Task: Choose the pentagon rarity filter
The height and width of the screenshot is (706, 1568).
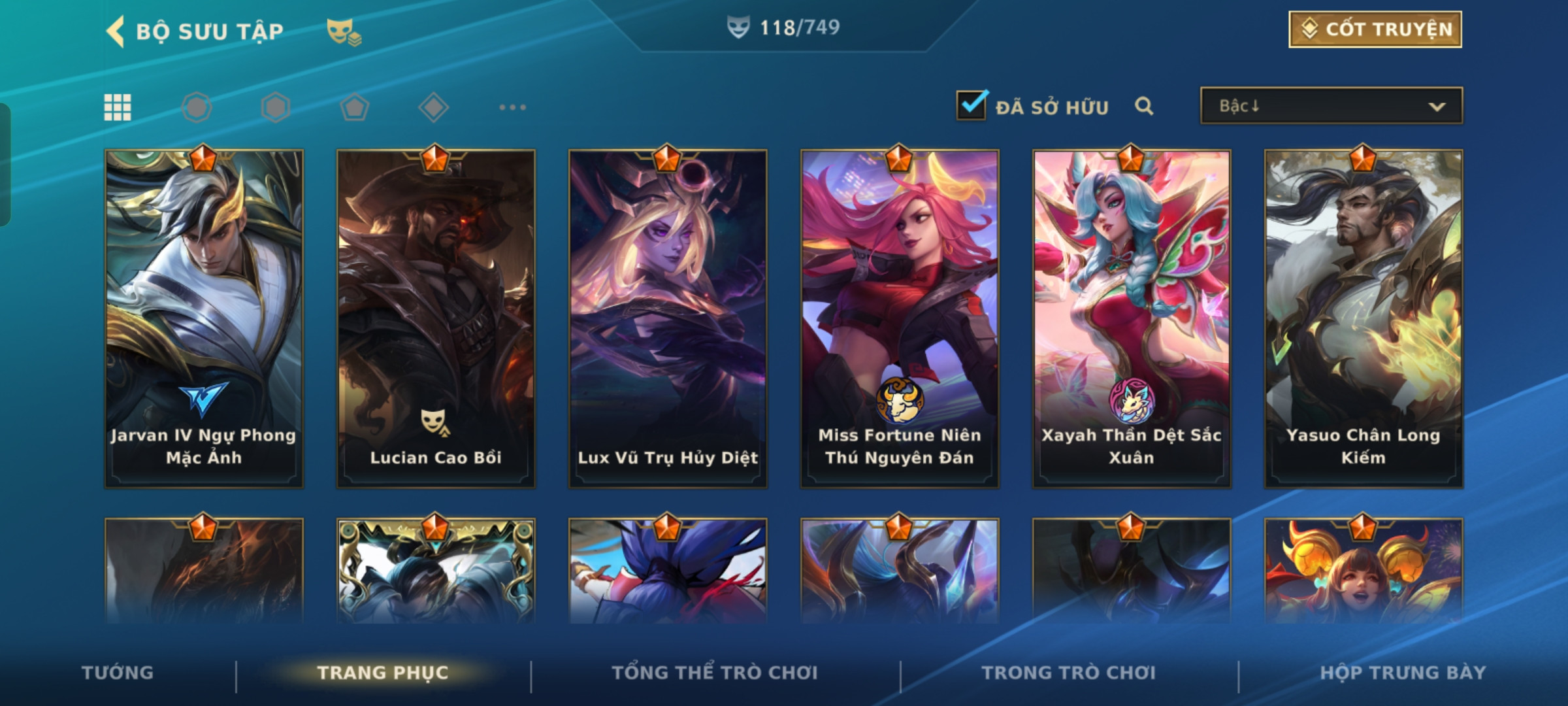Action: tap(354, 107)
